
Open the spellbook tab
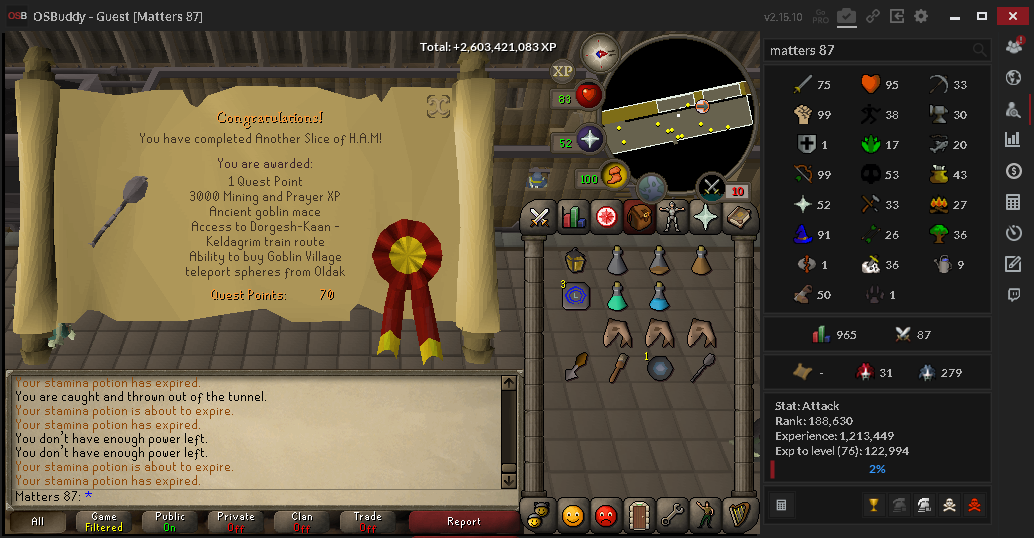pyautogui.click(x=704, y=216)
